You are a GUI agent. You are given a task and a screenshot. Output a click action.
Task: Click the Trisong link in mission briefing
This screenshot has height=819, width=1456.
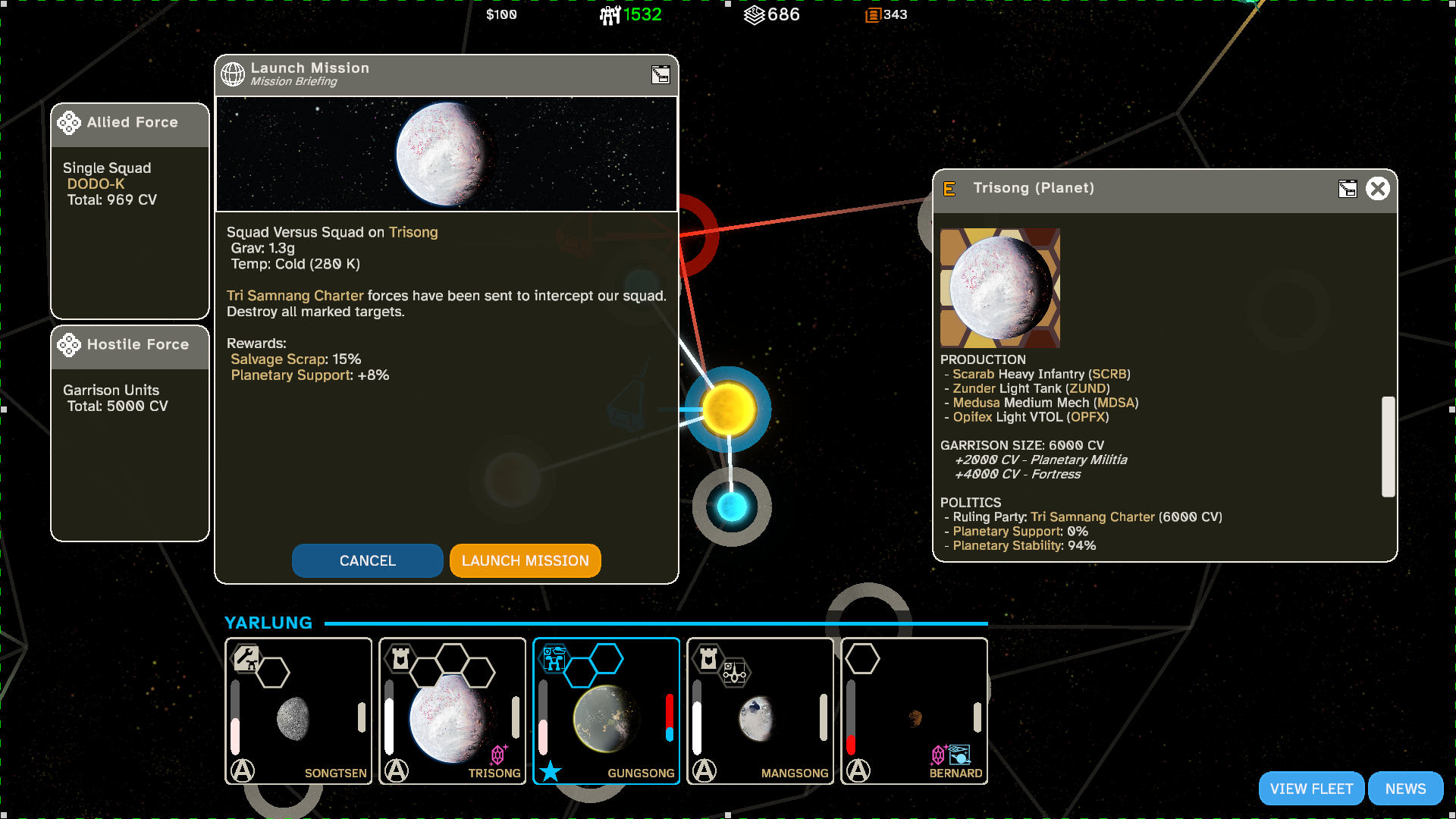tap(413, 232)
